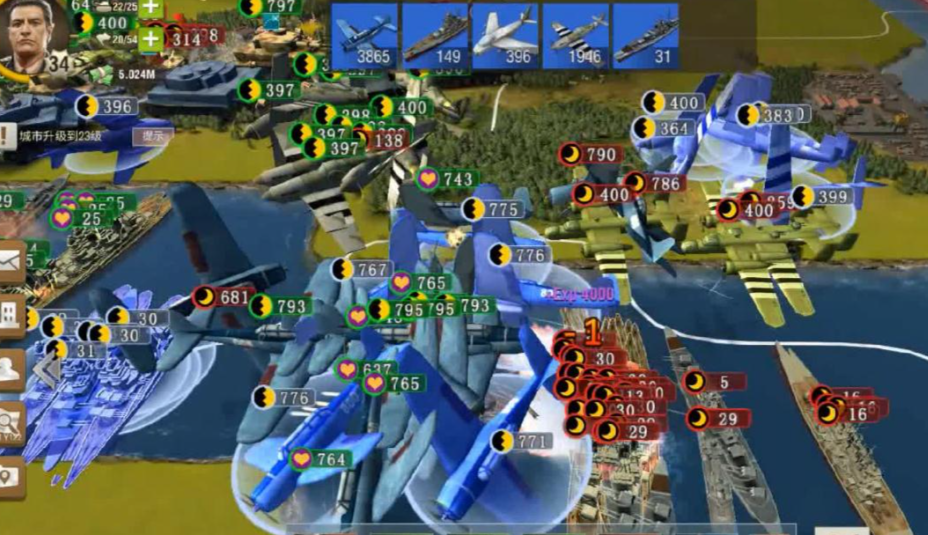Select the battleship card showing 149
Screen dimensions: 928x535
(434, 35)
